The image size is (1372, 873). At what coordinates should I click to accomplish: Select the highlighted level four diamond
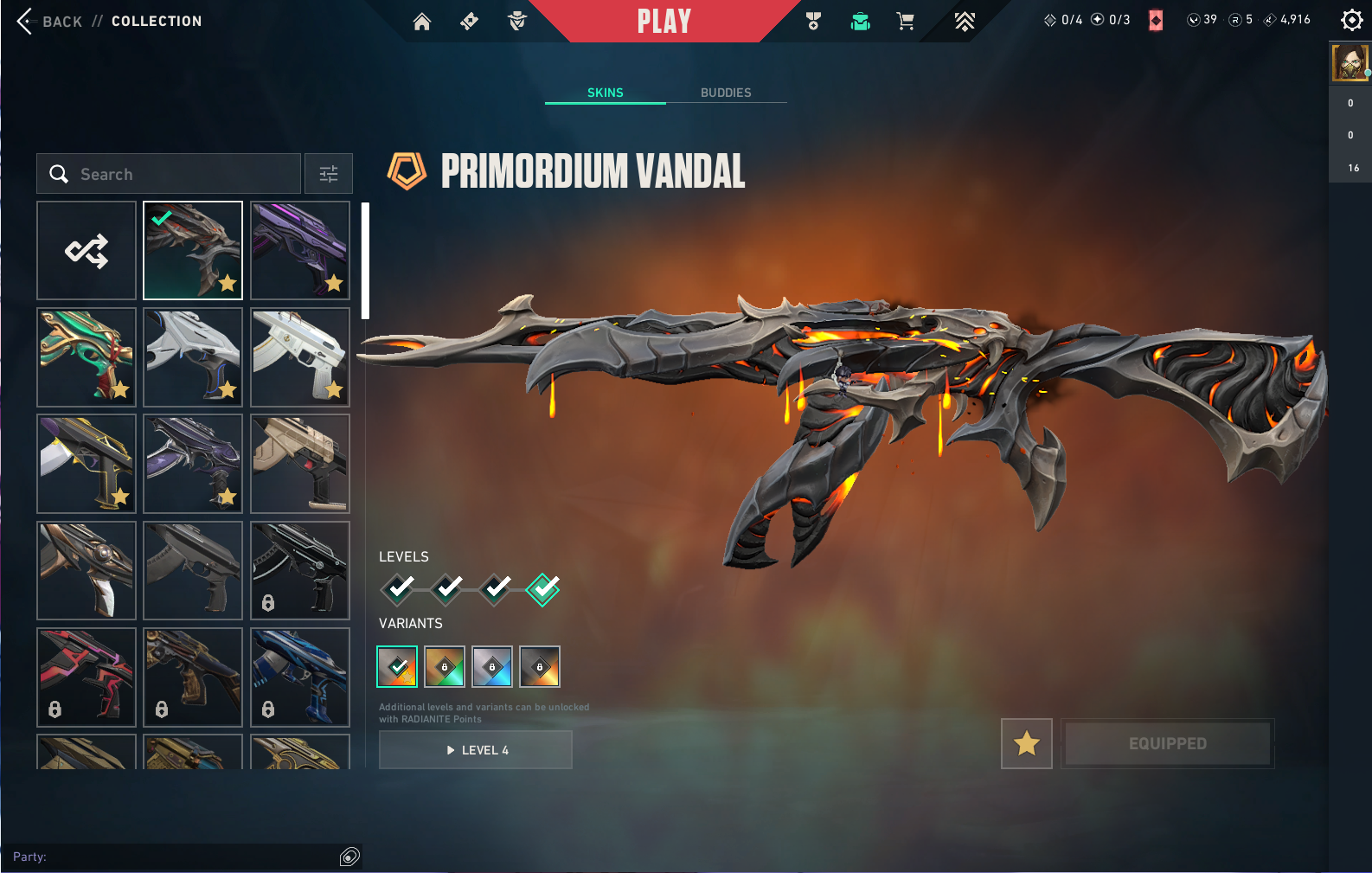[x=543, y=589]
